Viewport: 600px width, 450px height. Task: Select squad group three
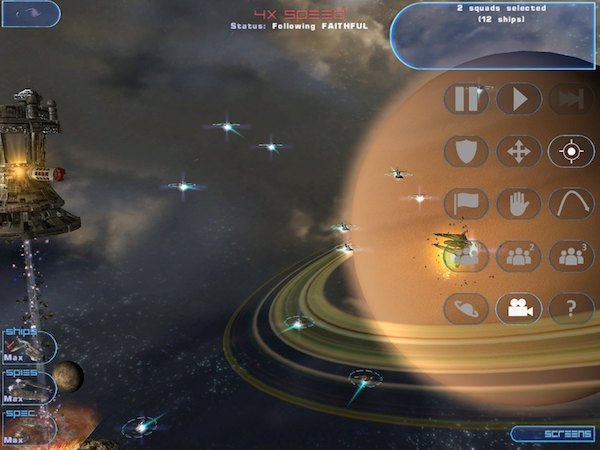click(571, 256)
